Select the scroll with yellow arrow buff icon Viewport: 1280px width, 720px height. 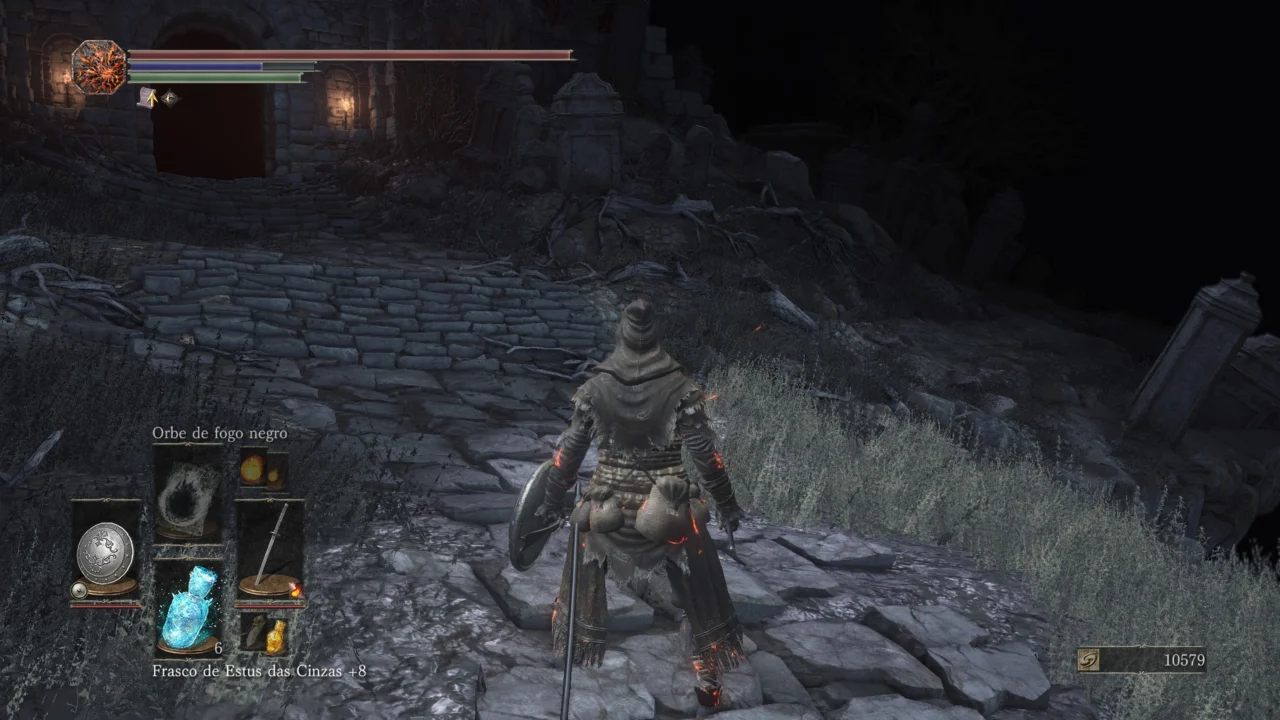click(x=147, y=97)
